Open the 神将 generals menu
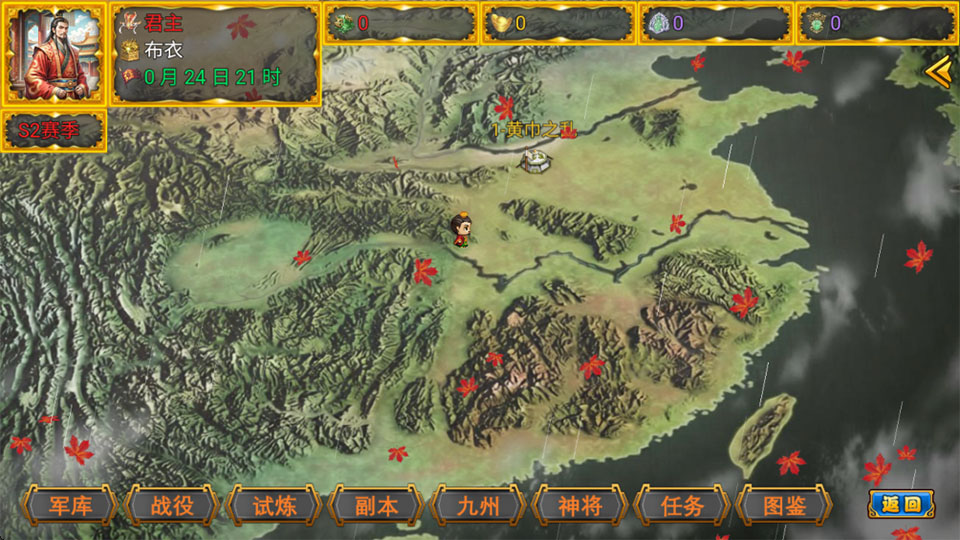 click(x=580, y=505)
